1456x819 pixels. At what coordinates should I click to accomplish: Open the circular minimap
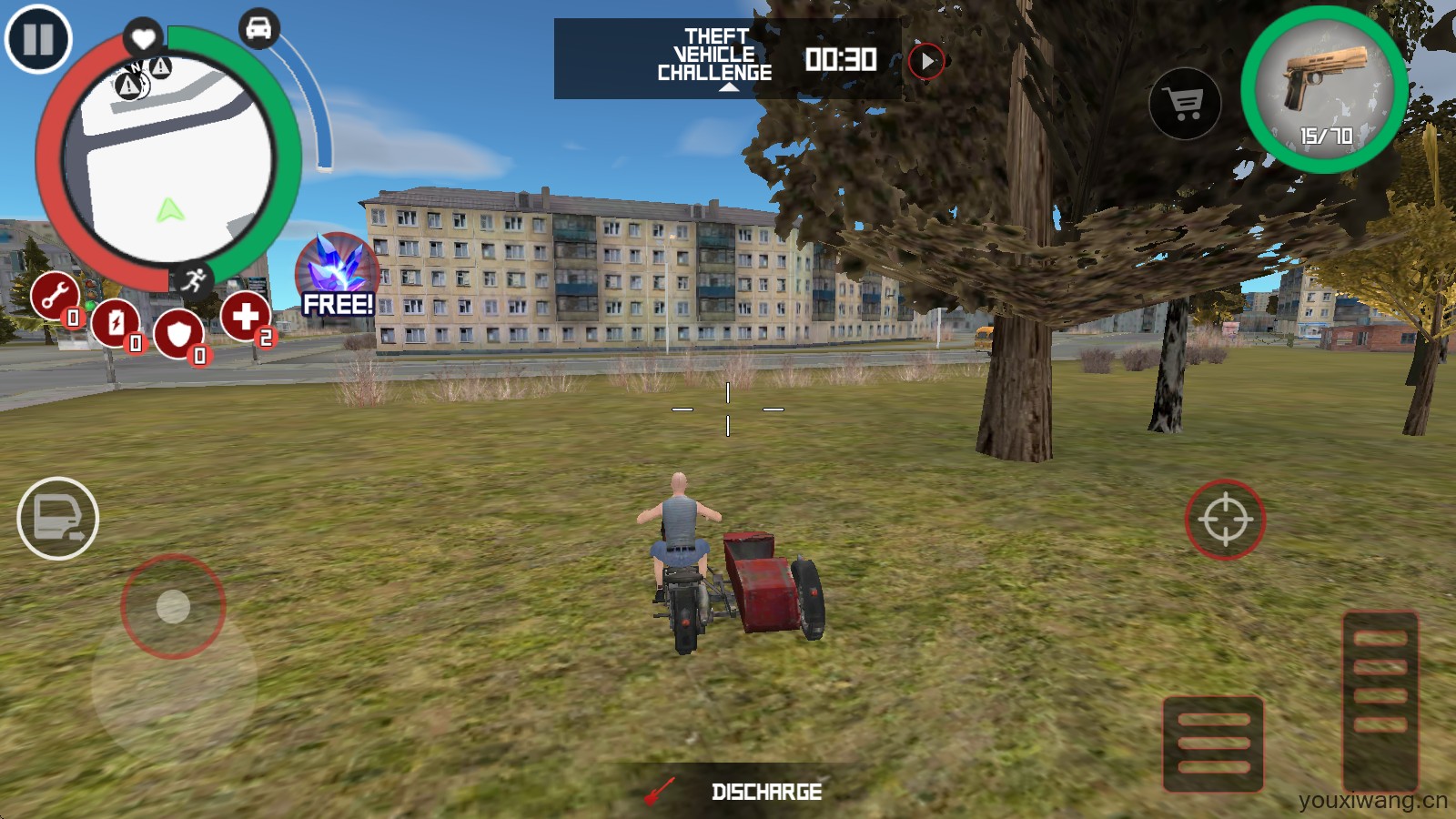tap(175, 164)
